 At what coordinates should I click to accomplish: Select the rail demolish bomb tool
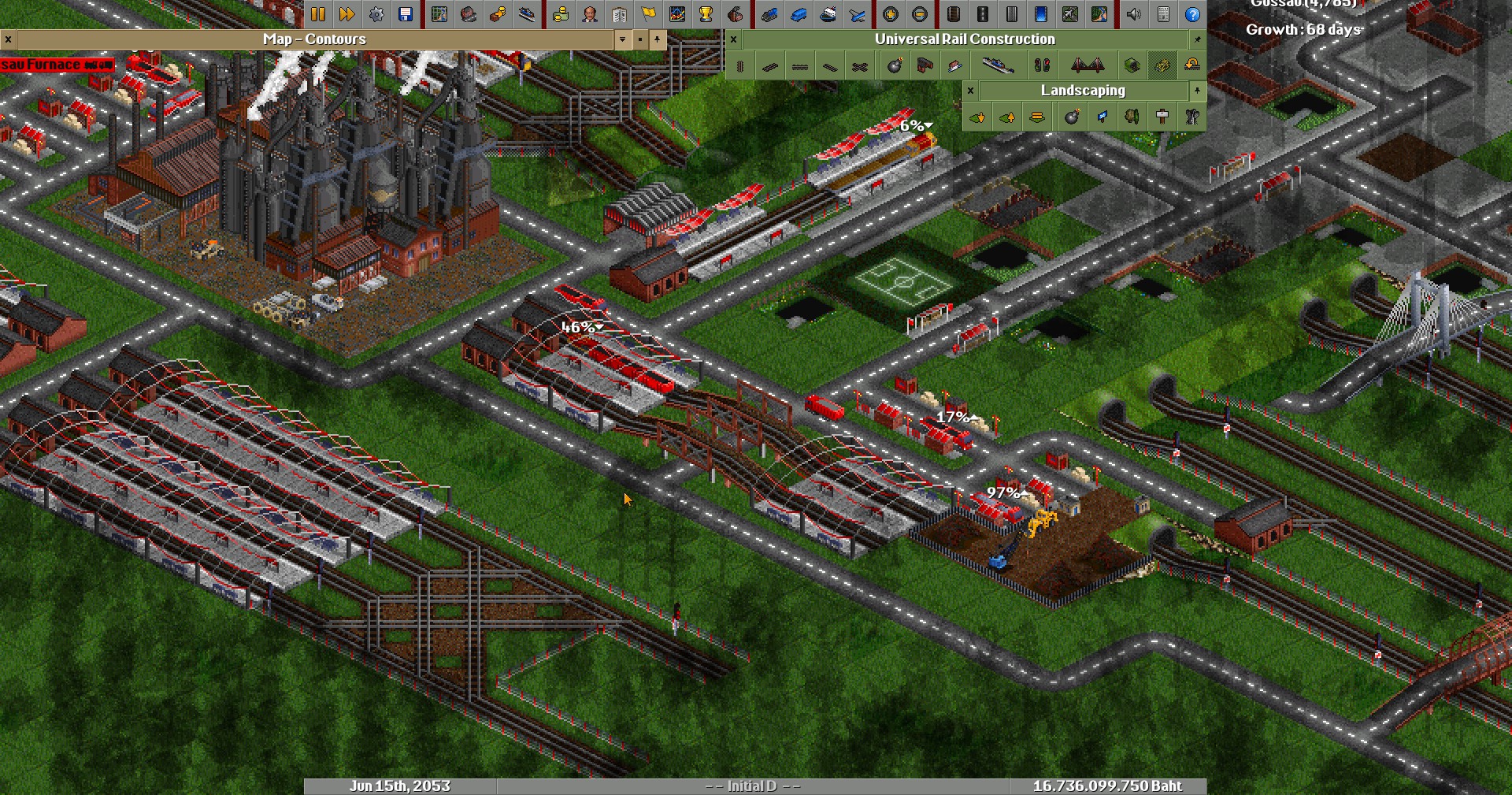pos(895,66)
